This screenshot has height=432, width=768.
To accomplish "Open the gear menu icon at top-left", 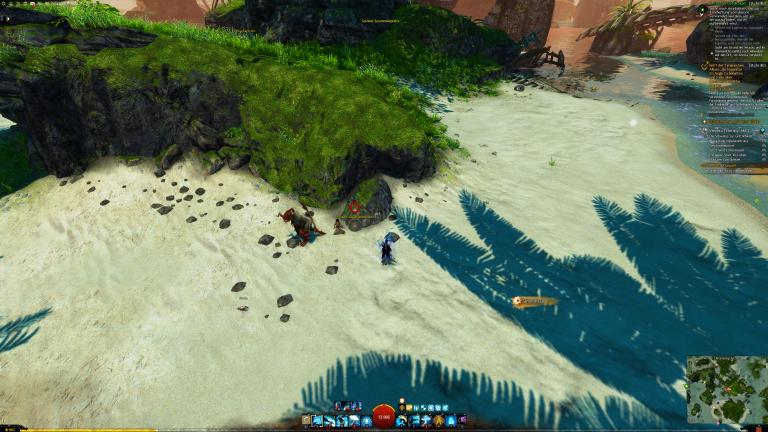I will pos(4,4).
